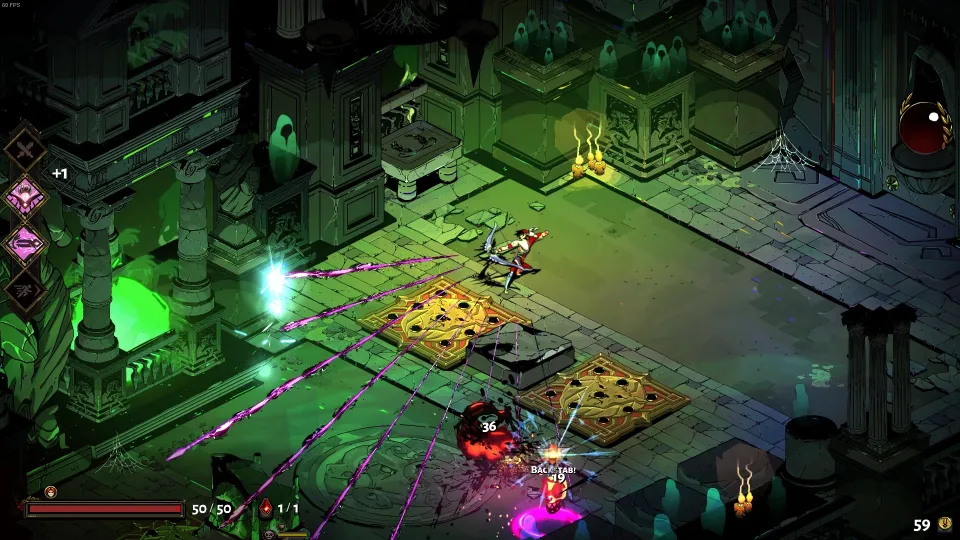Click the red Death Defiance gem icon
The image size is (960, 540).
coord(267,509)
